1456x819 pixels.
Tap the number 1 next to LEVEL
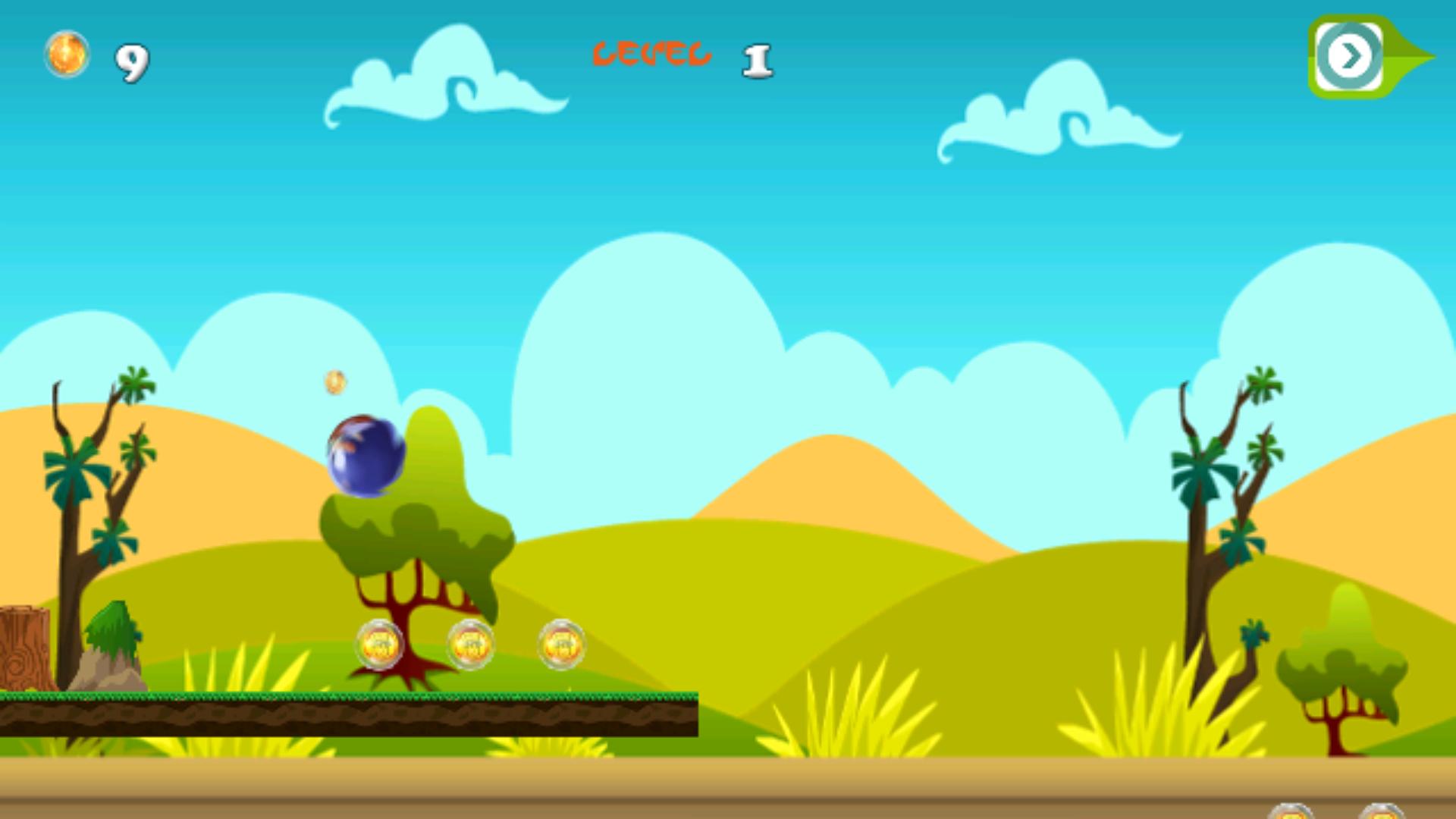point(758,61)
